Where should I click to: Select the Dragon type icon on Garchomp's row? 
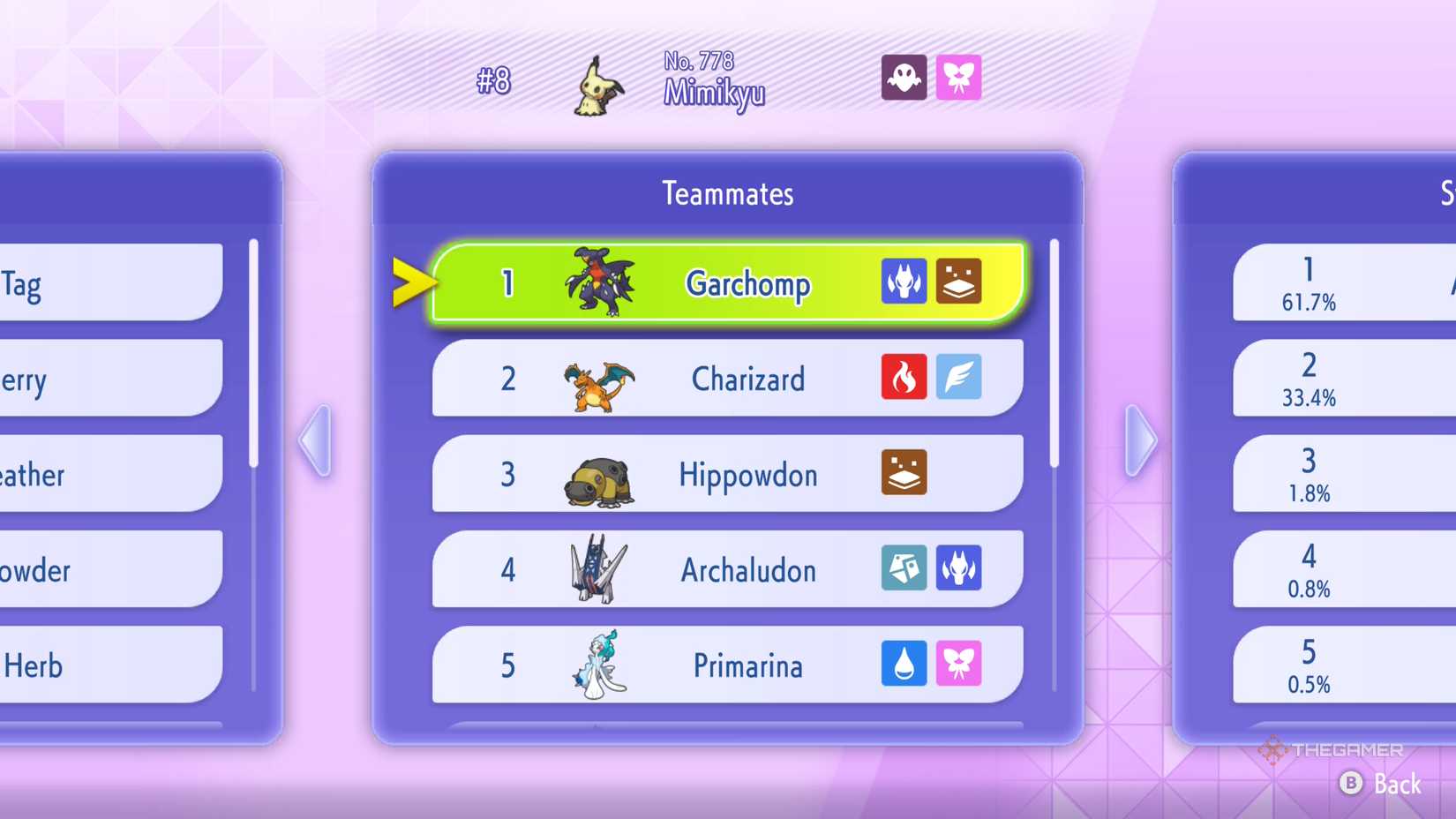click(x=904, y=281)
